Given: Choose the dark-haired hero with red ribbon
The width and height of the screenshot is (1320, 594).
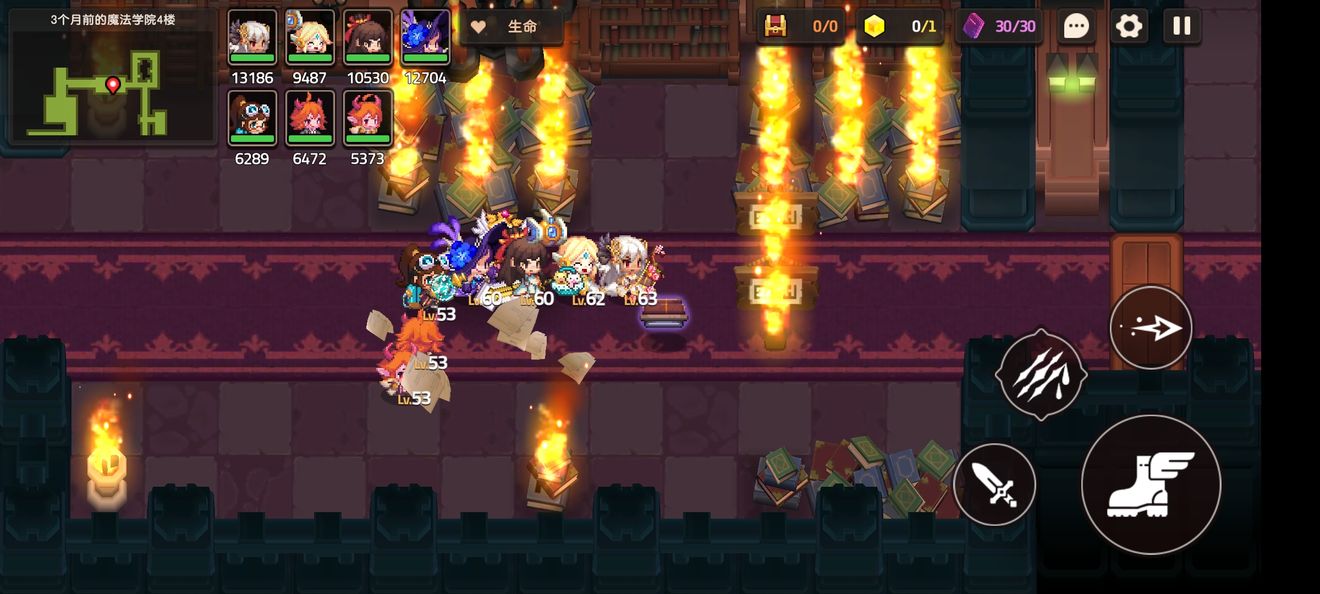Looking at the screenshot, I should [368, 38].
